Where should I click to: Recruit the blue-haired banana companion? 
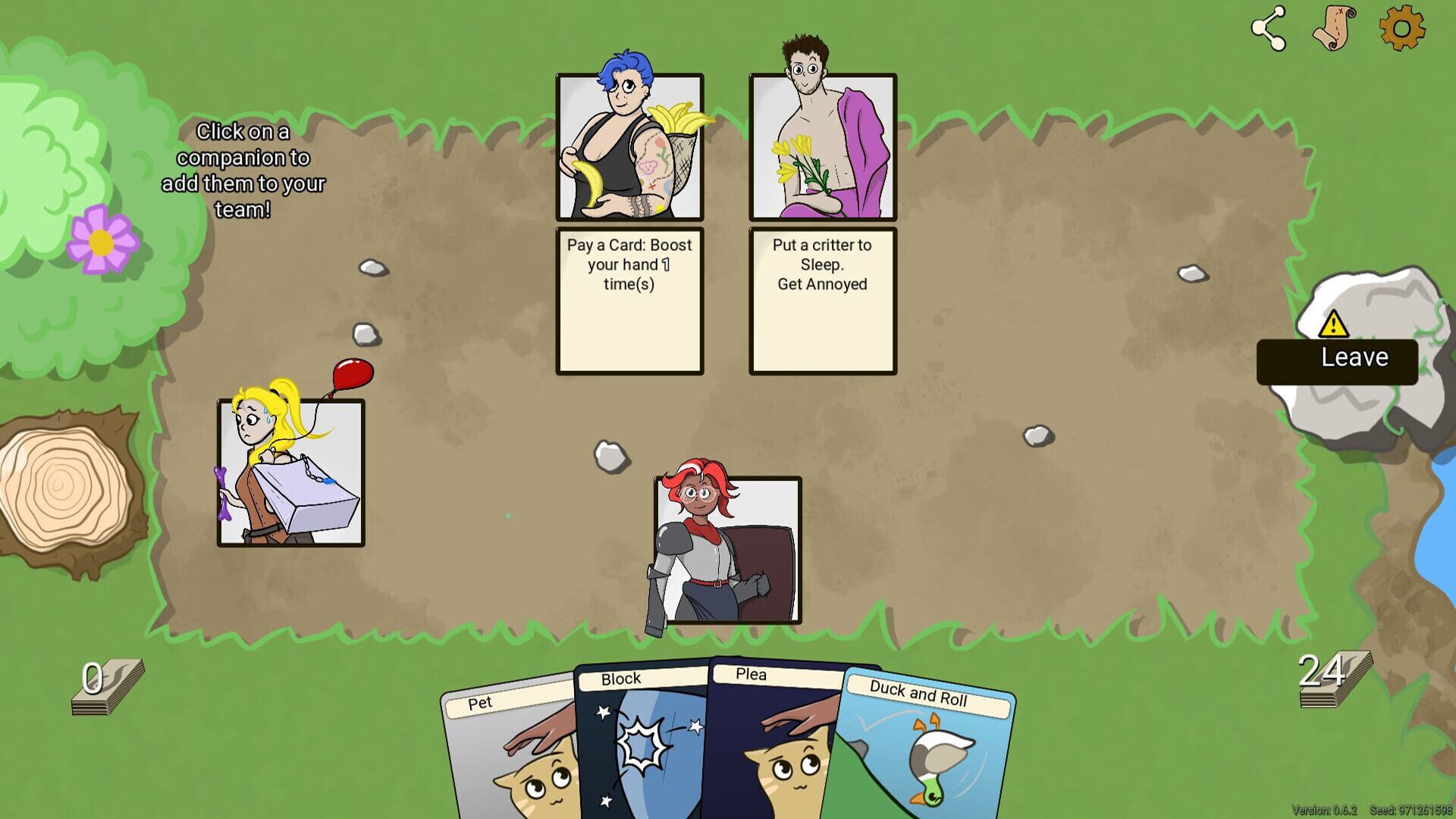click(629, 148)
